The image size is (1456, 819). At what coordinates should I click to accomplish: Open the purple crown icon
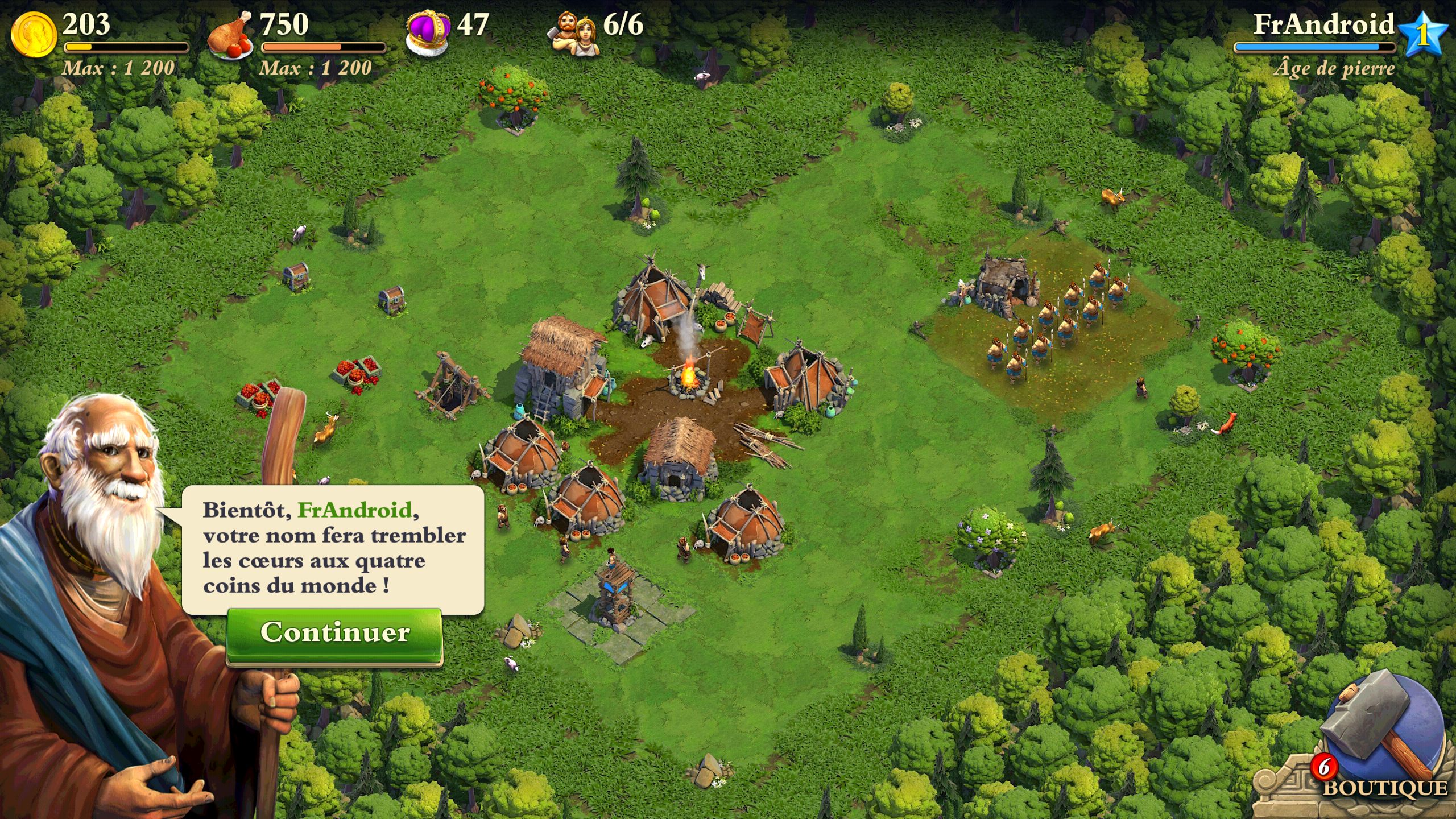pos(428,35)
